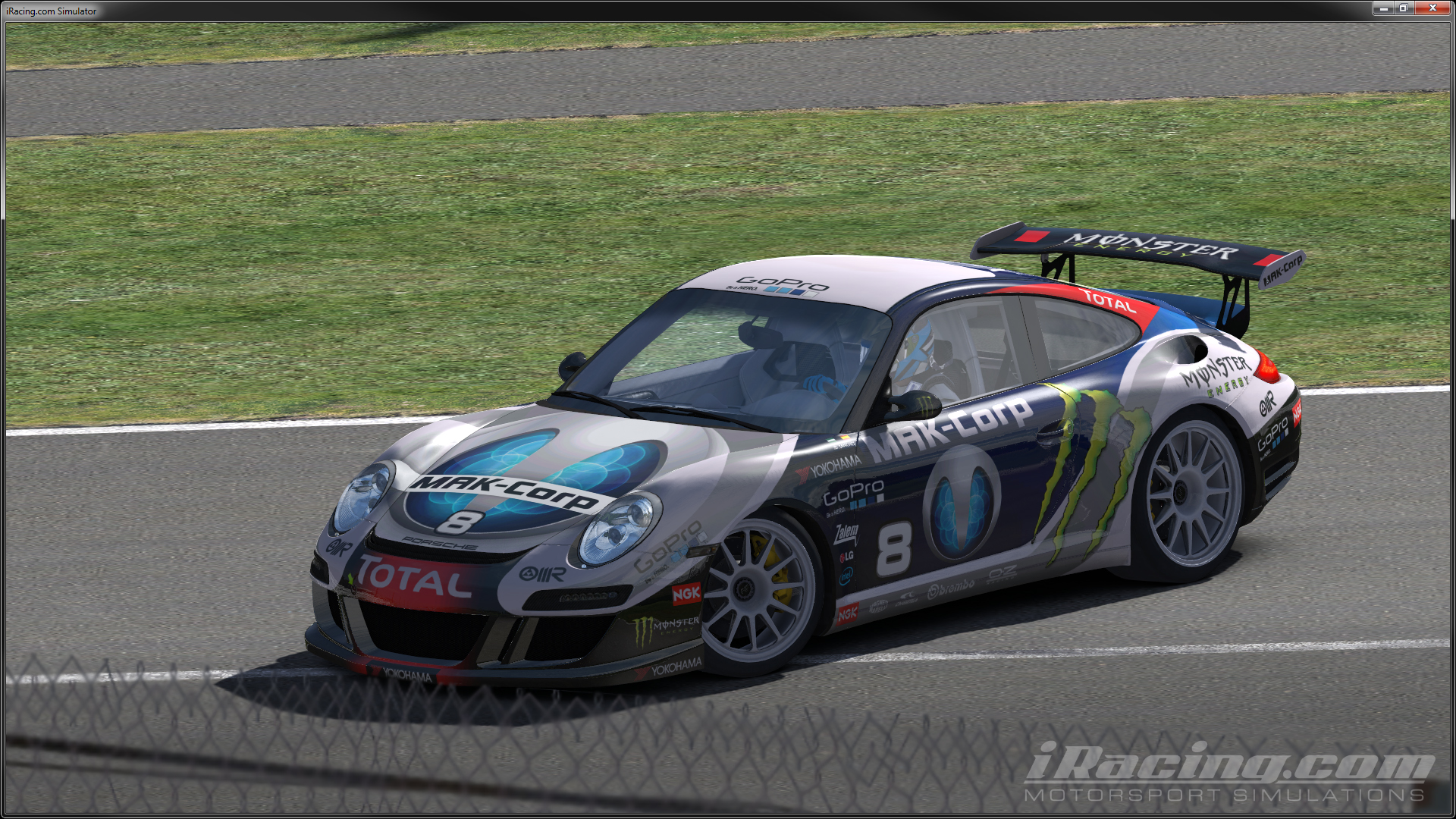1456x819 pixels.
Task: Click the iRacing.com Simulator title bar text
Action: 53,11
